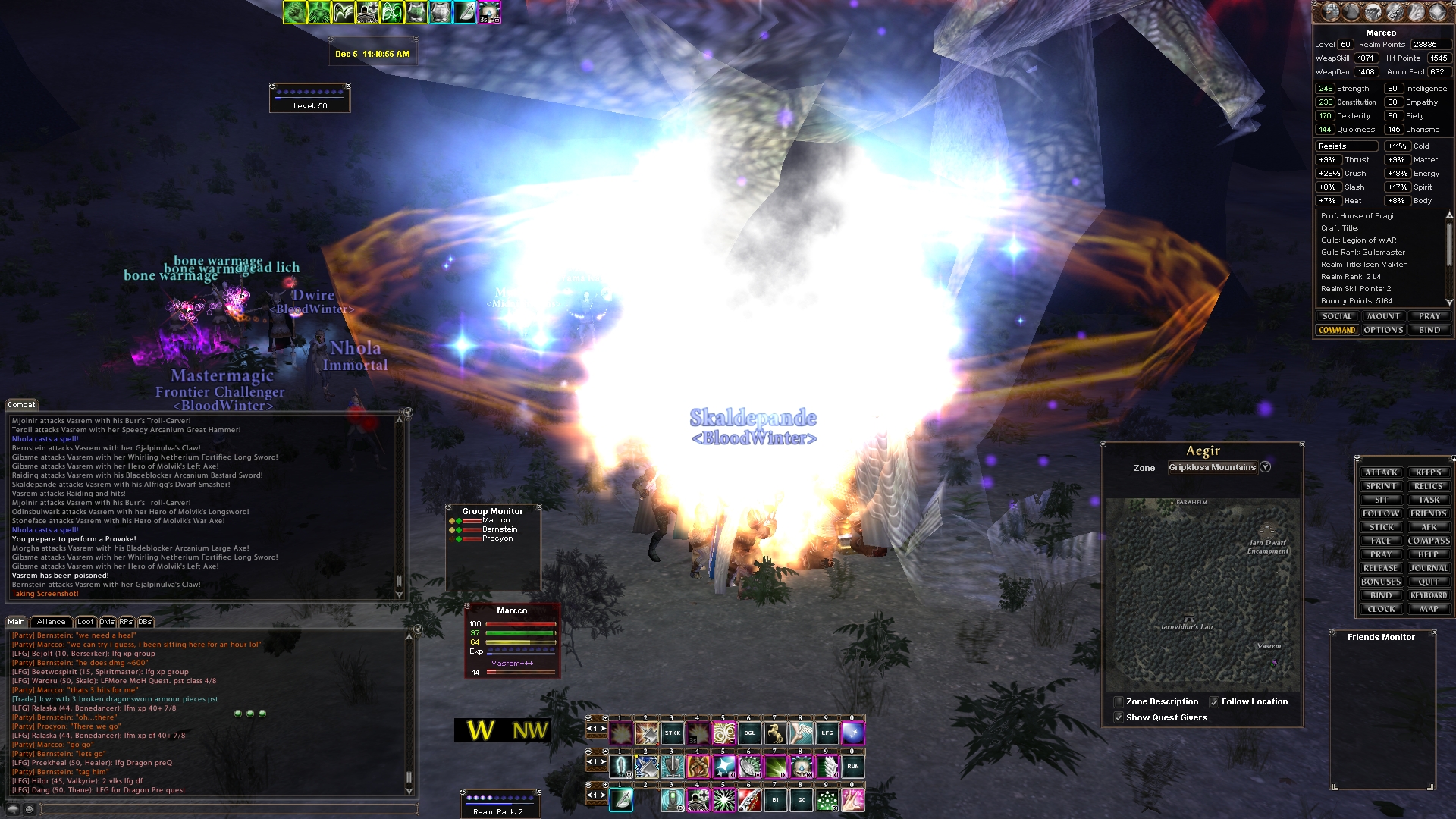Open the OPTIONS menu in character panel

coord(1383,330)
